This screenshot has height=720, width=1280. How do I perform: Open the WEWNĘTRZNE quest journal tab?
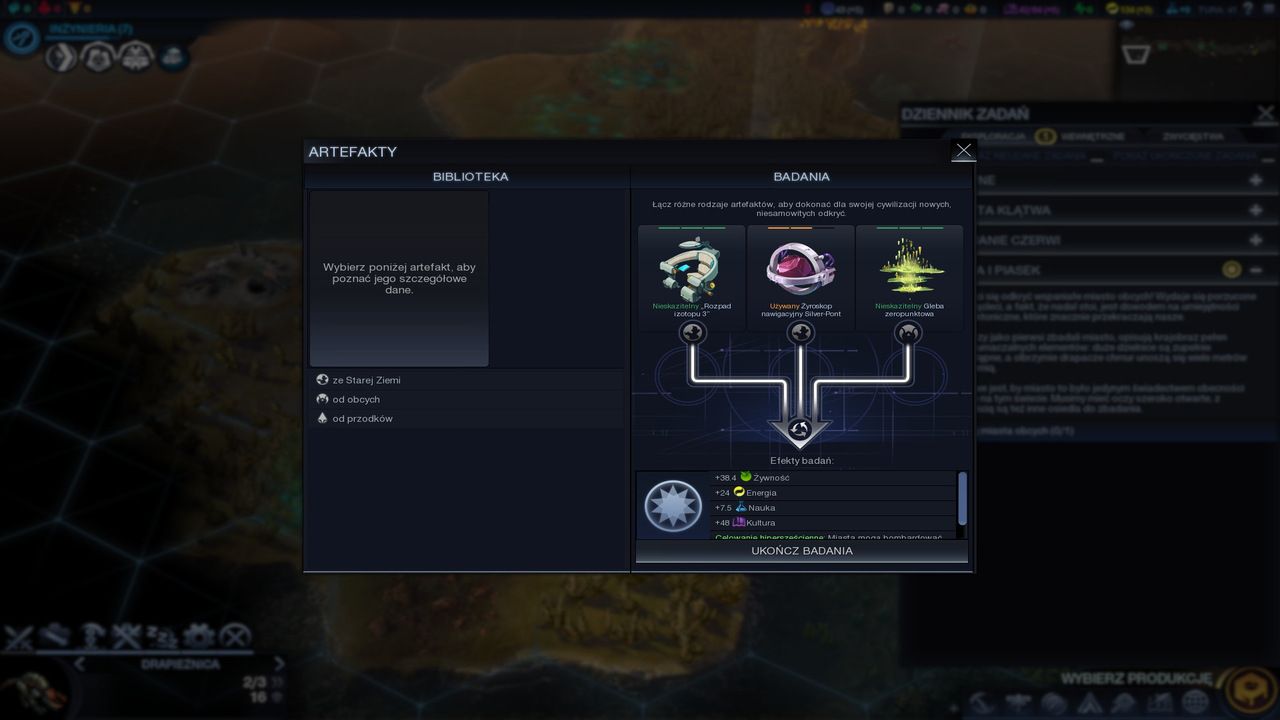coord(1093,135)
